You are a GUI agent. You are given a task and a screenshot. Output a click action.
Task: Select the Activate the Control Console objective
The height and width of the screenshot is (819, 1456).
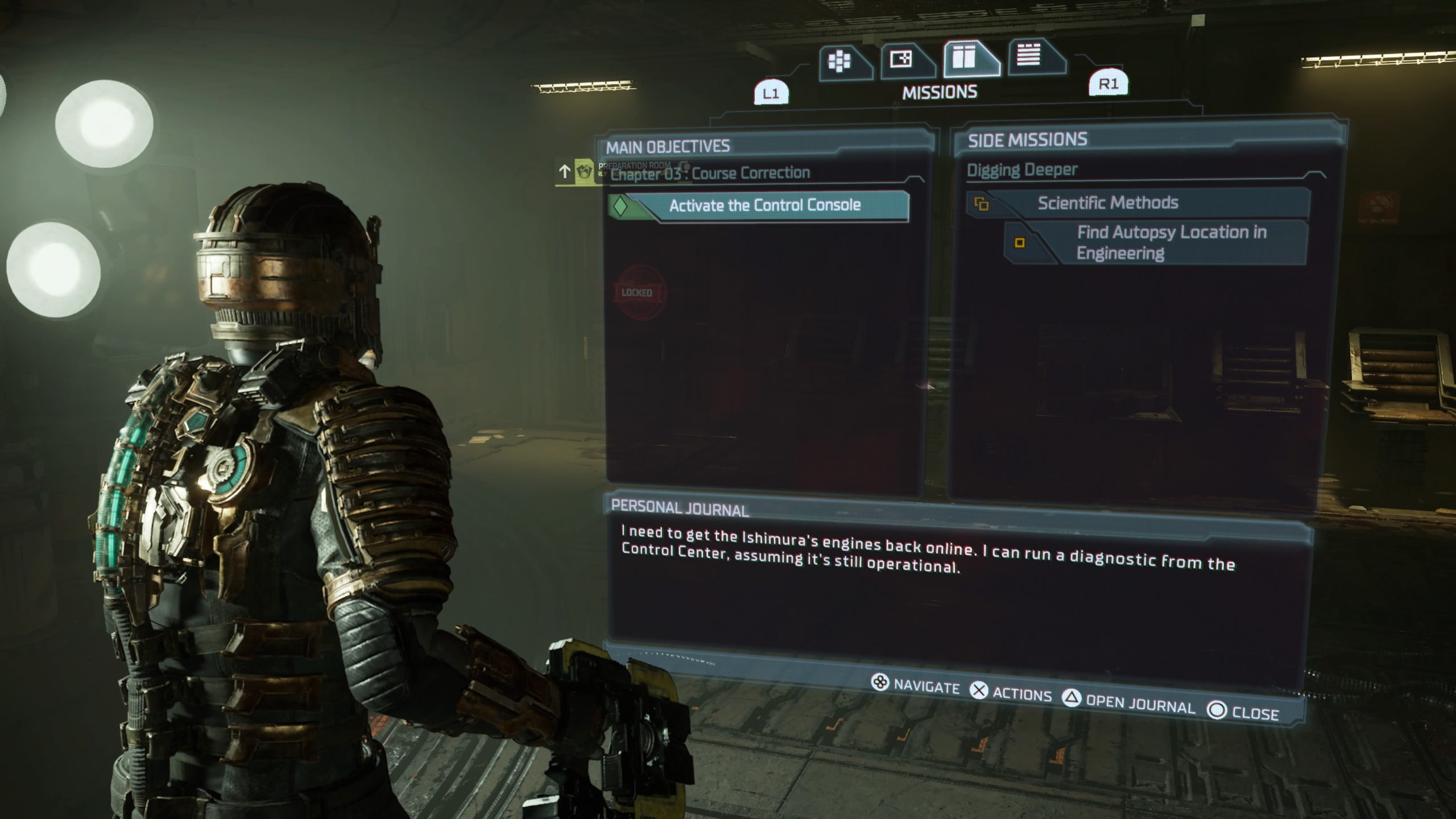coord(764,205)
